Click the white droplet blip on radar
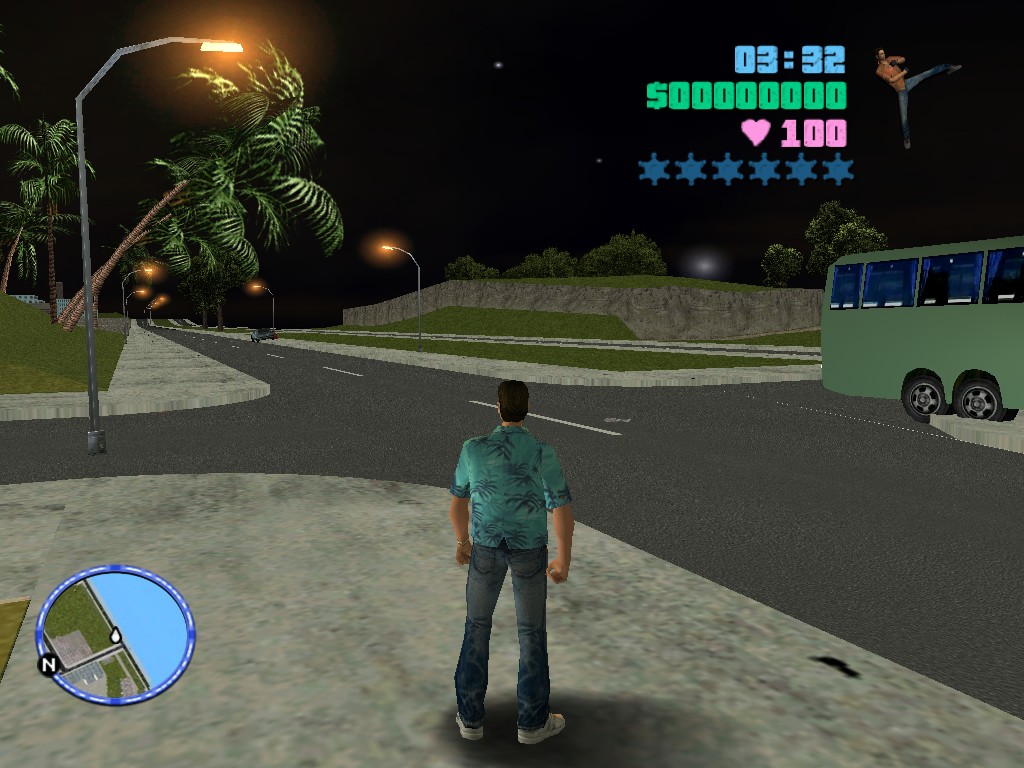 pyautogui.click(x=116, y=635)
